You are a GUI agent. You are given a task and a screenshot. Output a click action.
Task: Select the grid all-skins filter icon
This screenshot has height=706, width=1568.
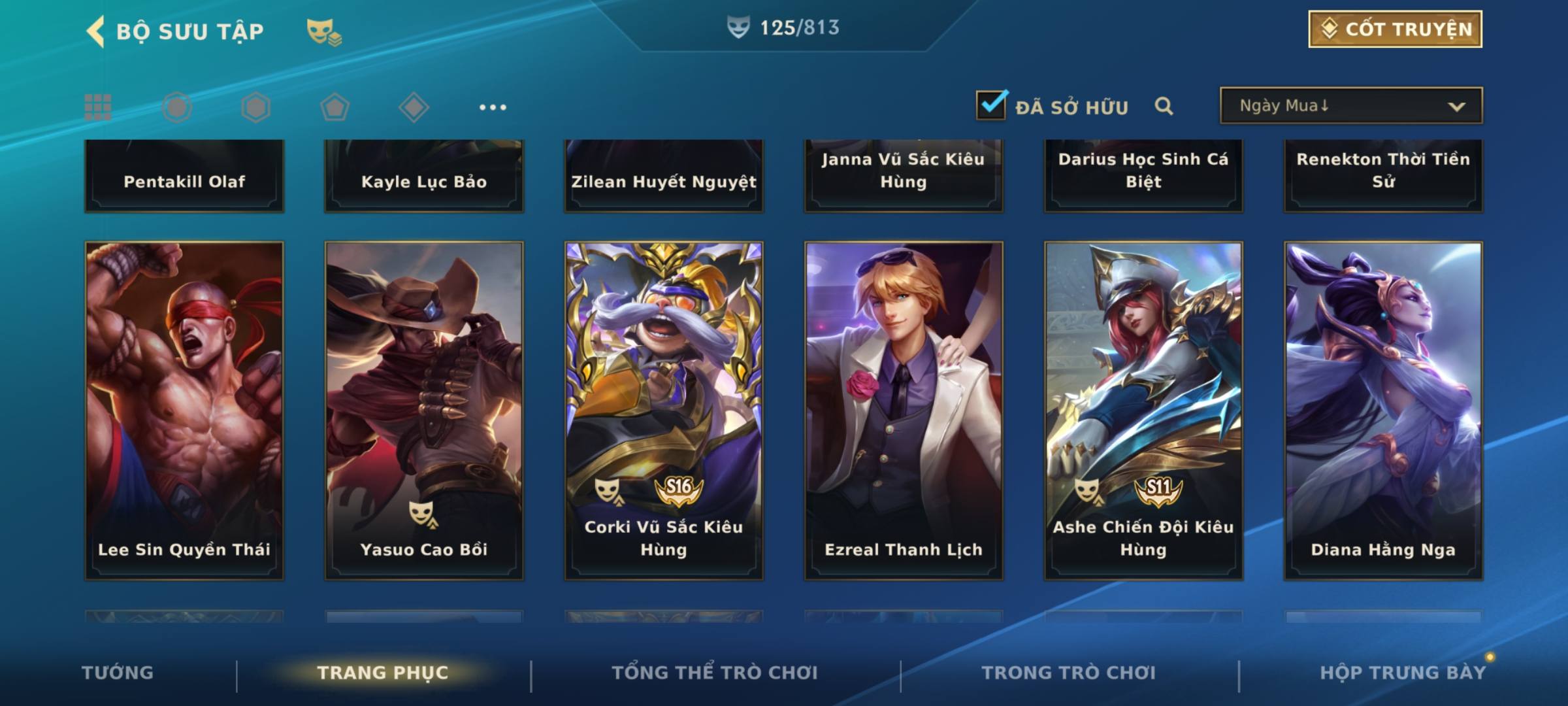click(98, 107)
